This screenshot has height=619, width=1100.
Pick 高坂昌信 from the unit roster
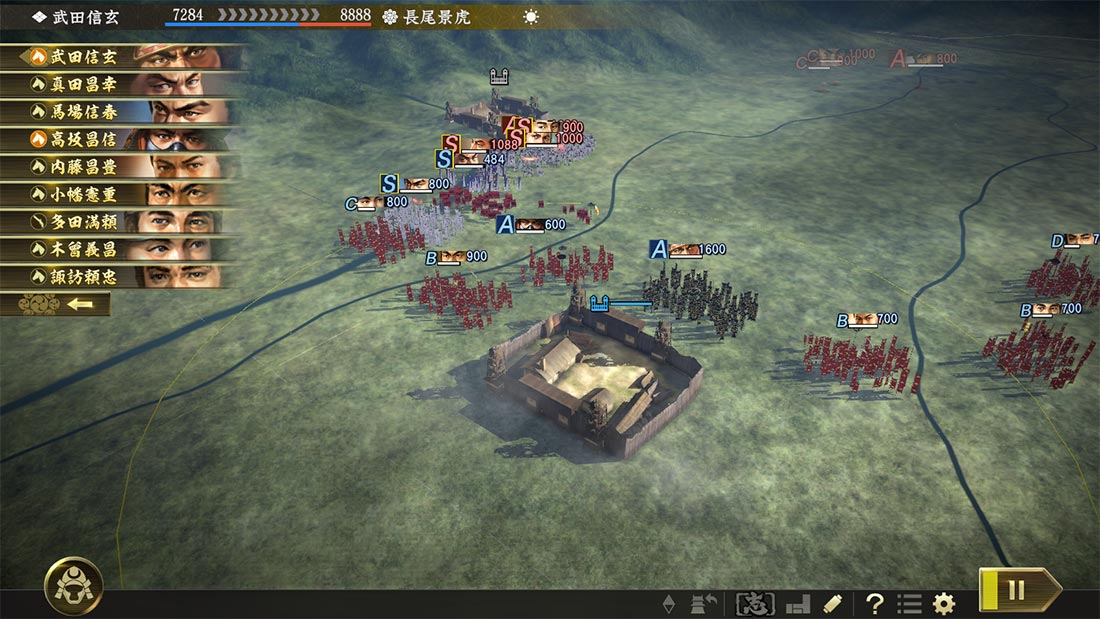point(120,140)
